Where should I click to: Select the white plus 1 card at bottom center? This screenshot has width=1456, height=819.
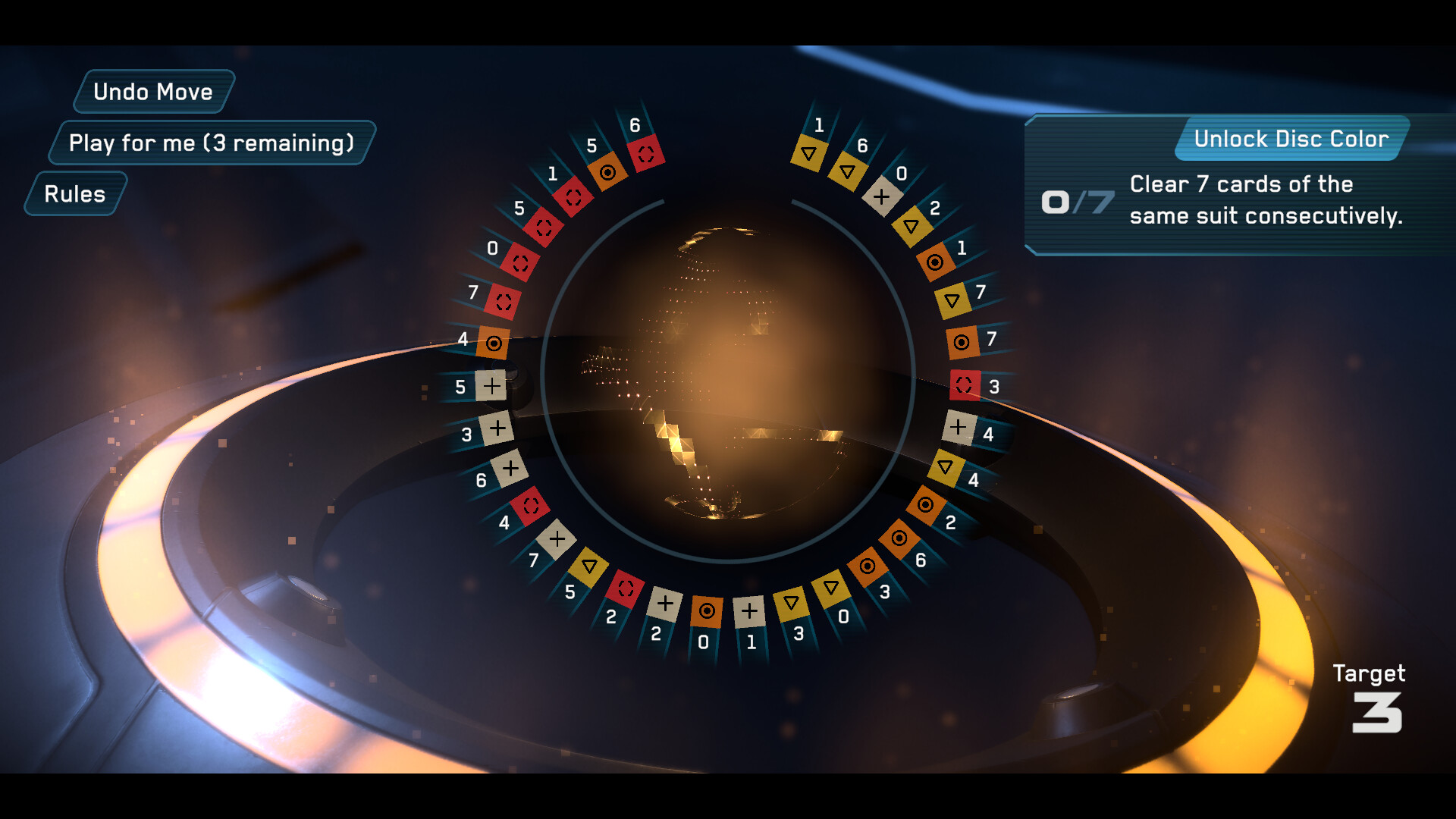click(750, 610)
